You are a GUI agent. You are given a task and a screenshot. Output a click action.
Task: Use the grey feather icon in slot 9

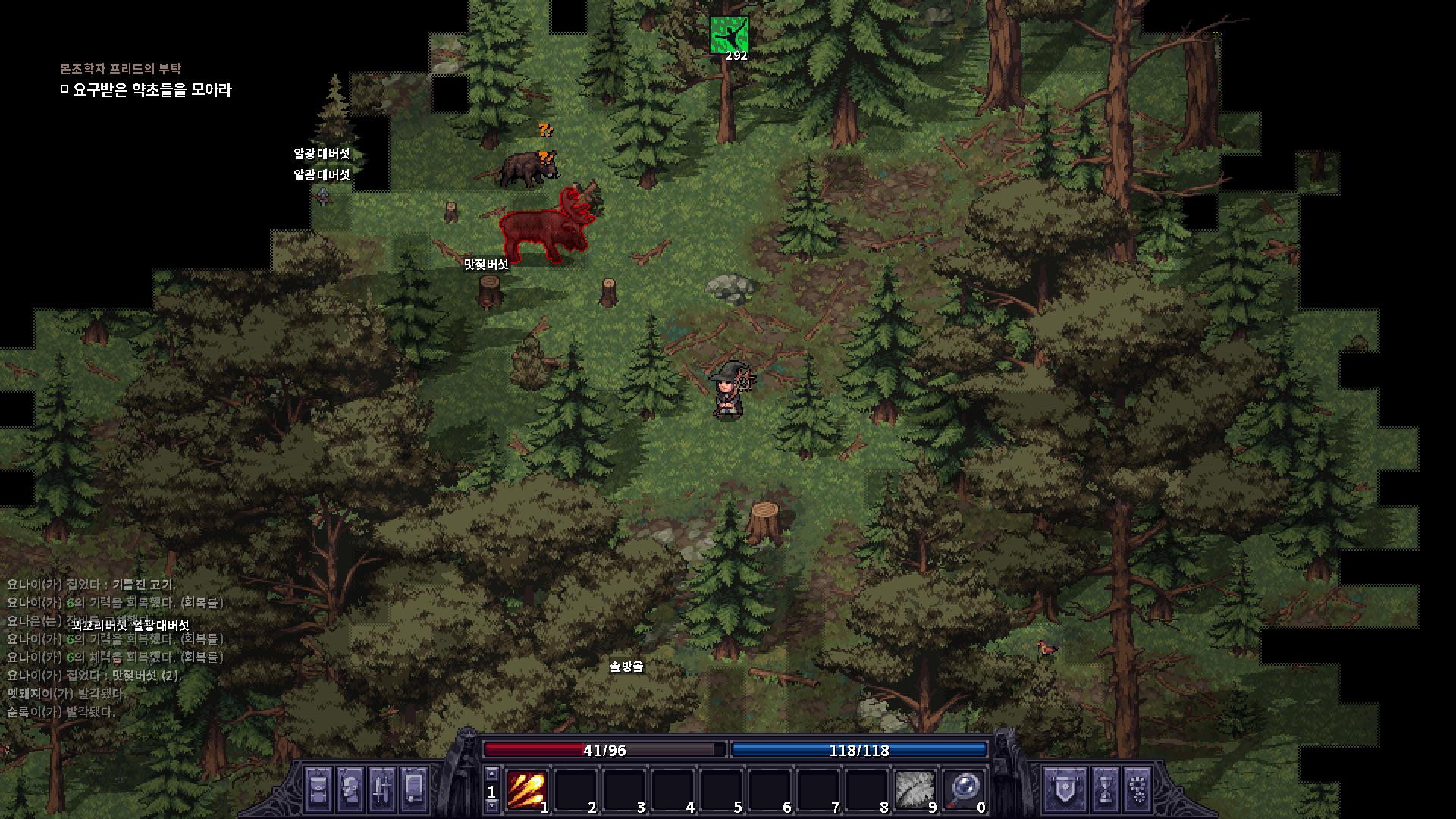tap(914, 790)
